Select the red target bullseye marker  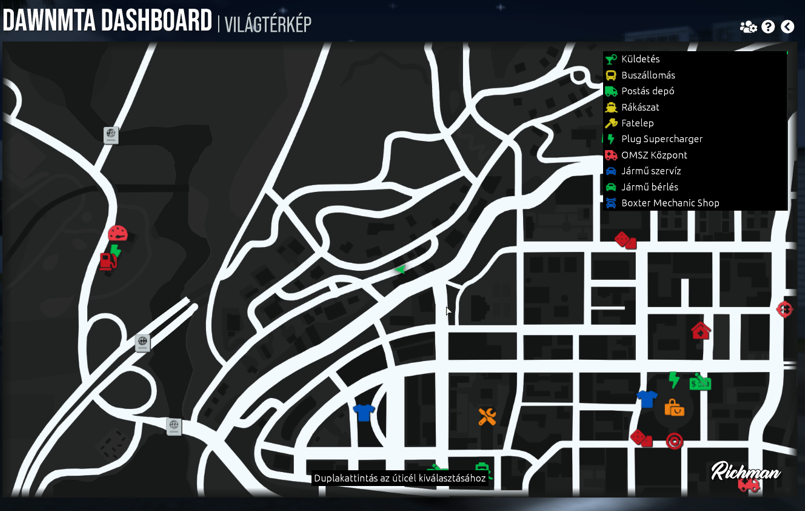[675, 440]
